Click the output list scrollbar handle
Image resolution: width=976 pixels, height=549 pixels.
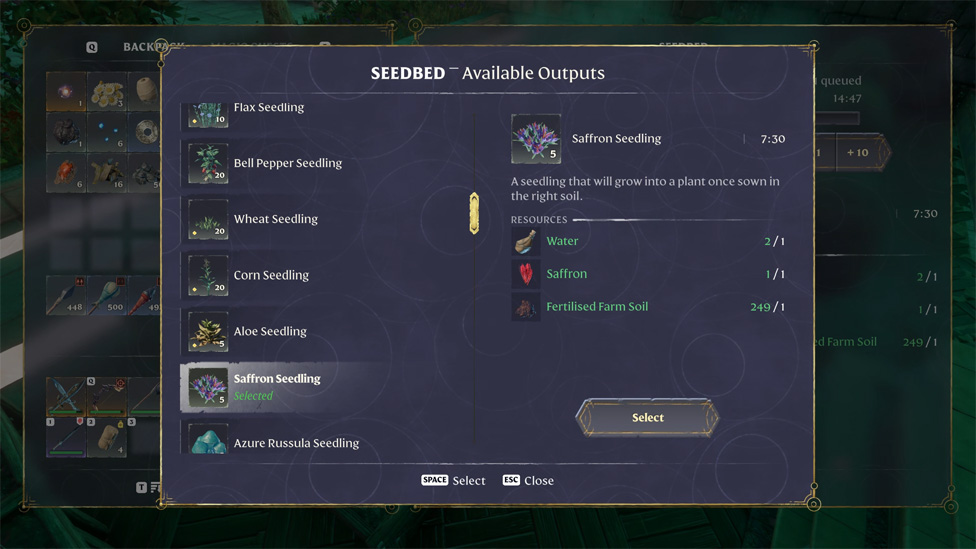474,213
